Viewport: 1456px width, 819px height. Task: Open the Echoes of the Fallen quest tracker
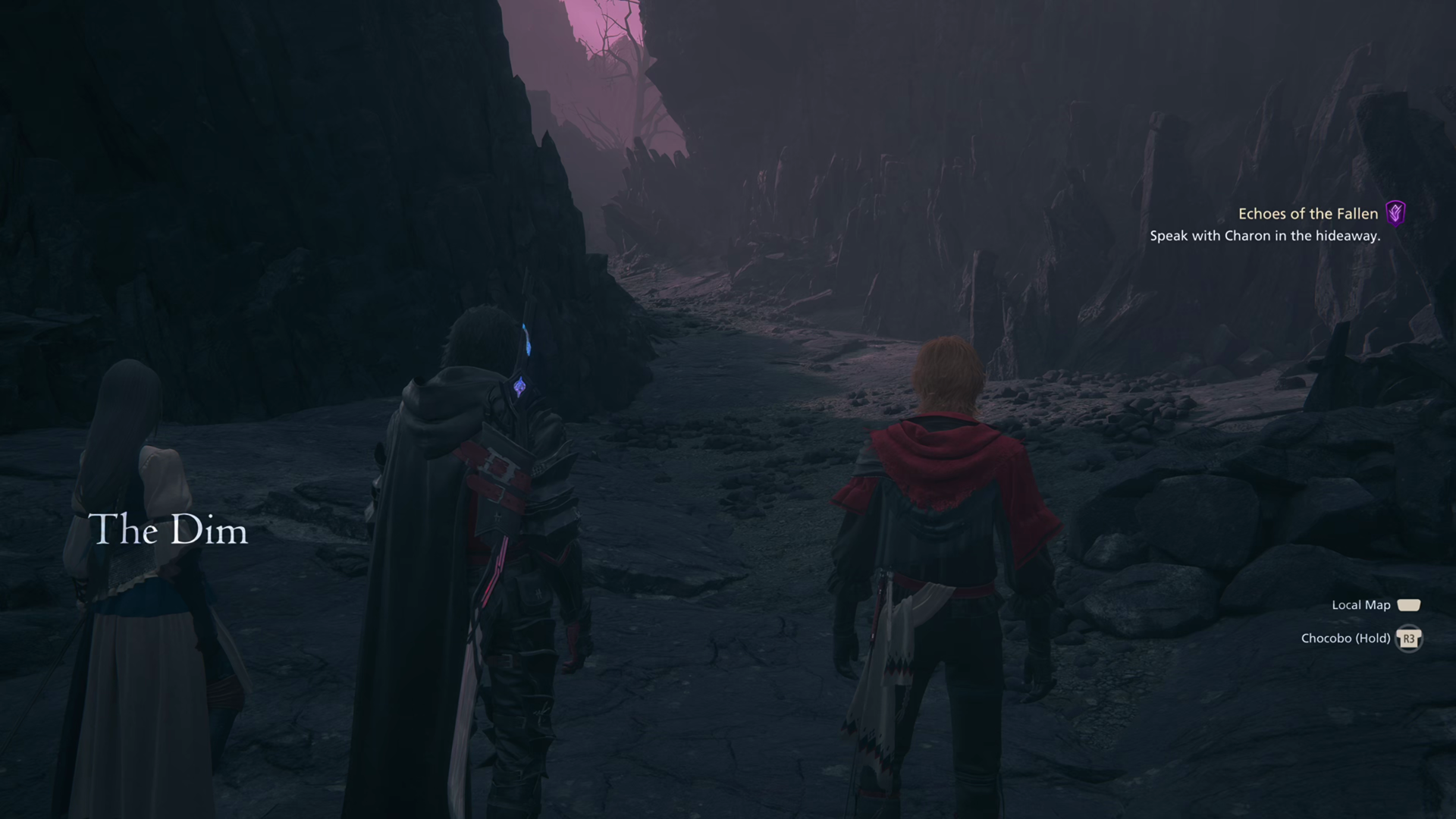click(x=1307, y=215)
